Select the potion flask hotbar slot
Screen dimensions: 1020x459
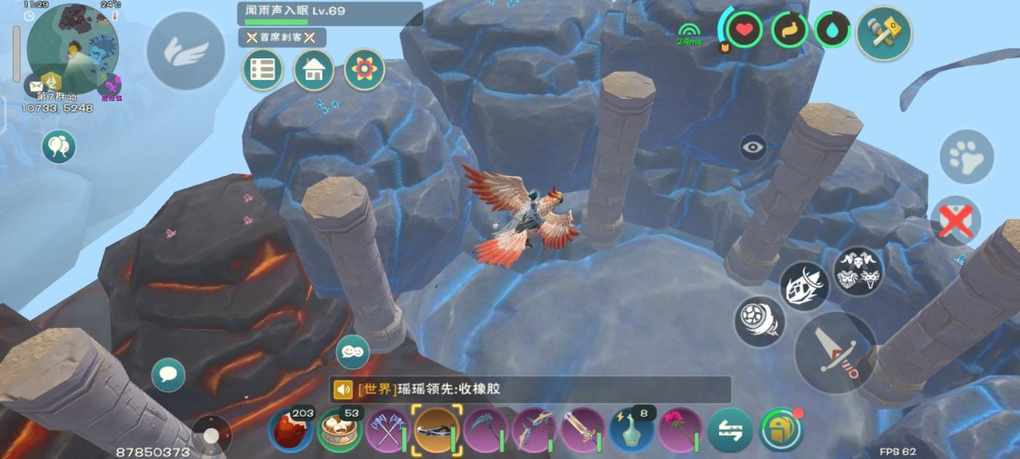632,431
